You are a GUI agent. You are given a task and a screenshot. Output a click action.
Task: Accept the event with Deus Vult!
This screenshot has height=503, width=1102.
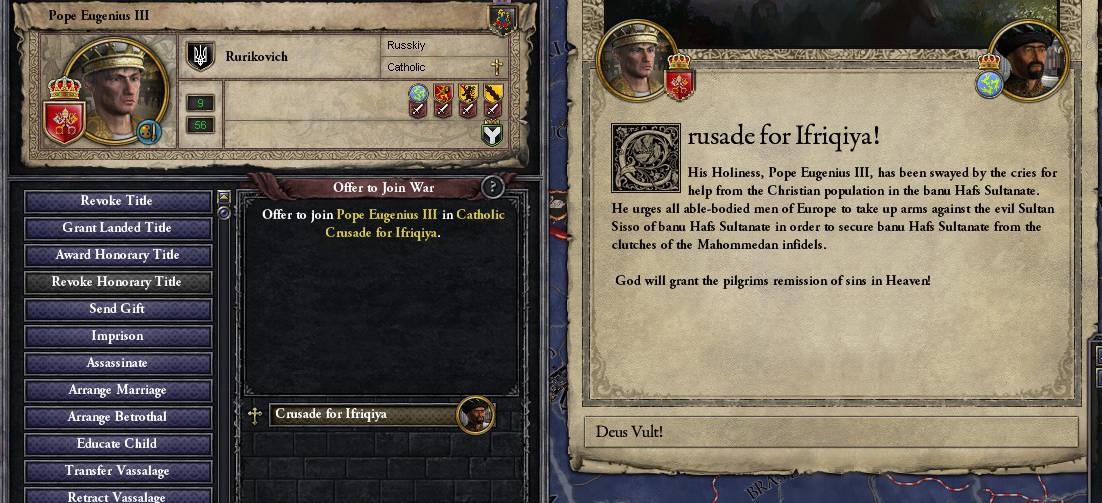(x=830, y=432)
